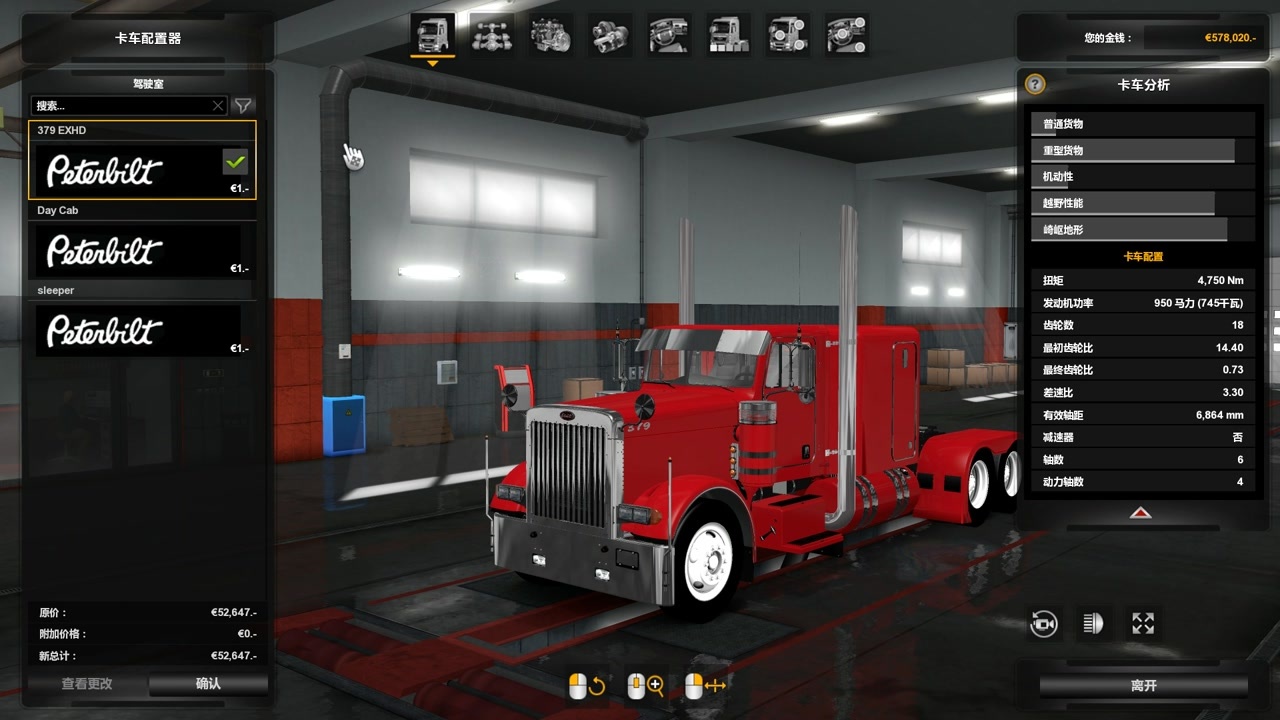Toggle the truck headlights icon
This screenshot has width=1280, height=720.
1093,624
